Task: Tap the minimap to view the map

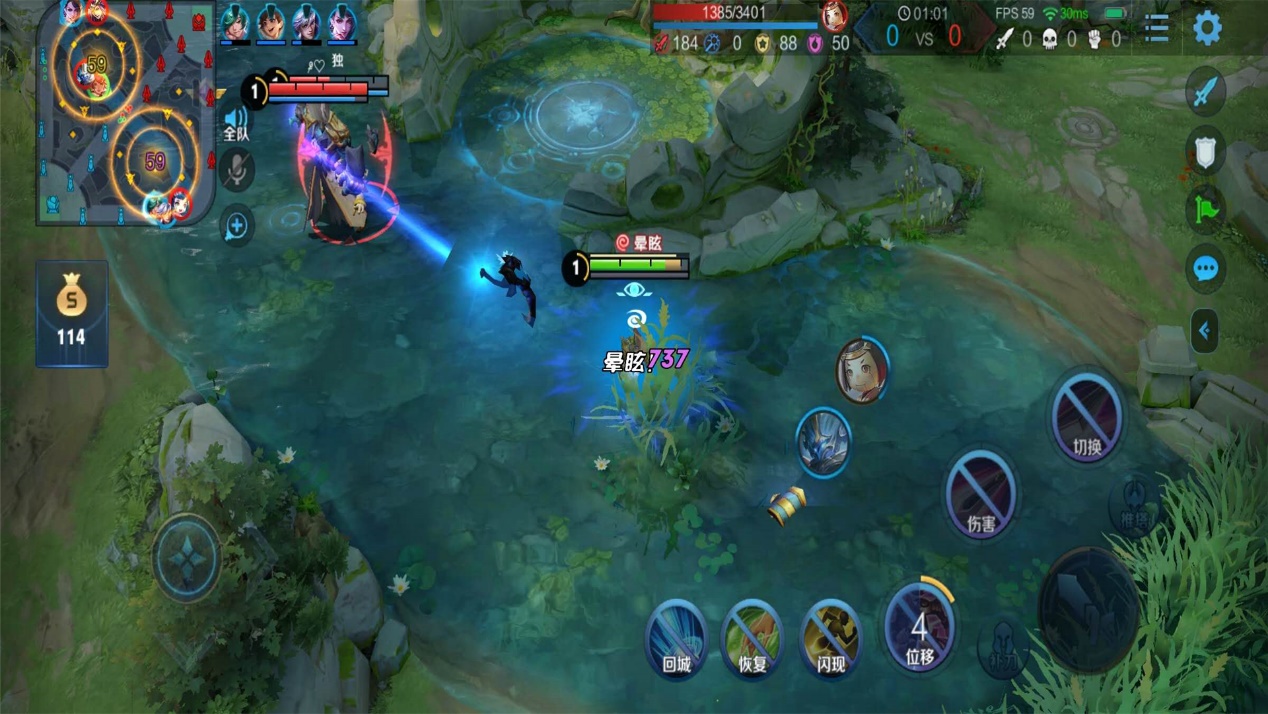Action: coord(125,112)
